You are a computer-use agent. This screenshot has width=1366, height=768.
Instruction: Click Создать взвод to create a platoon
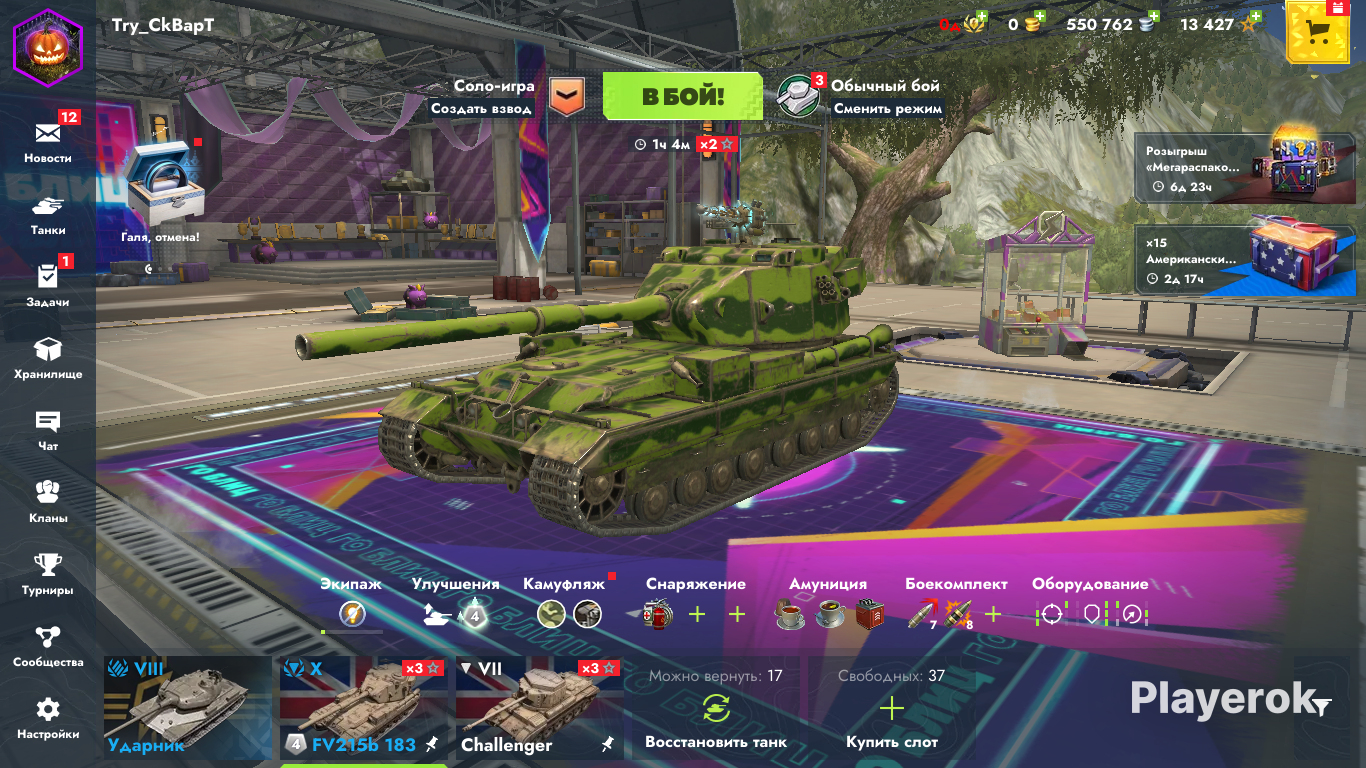point(482,108)
